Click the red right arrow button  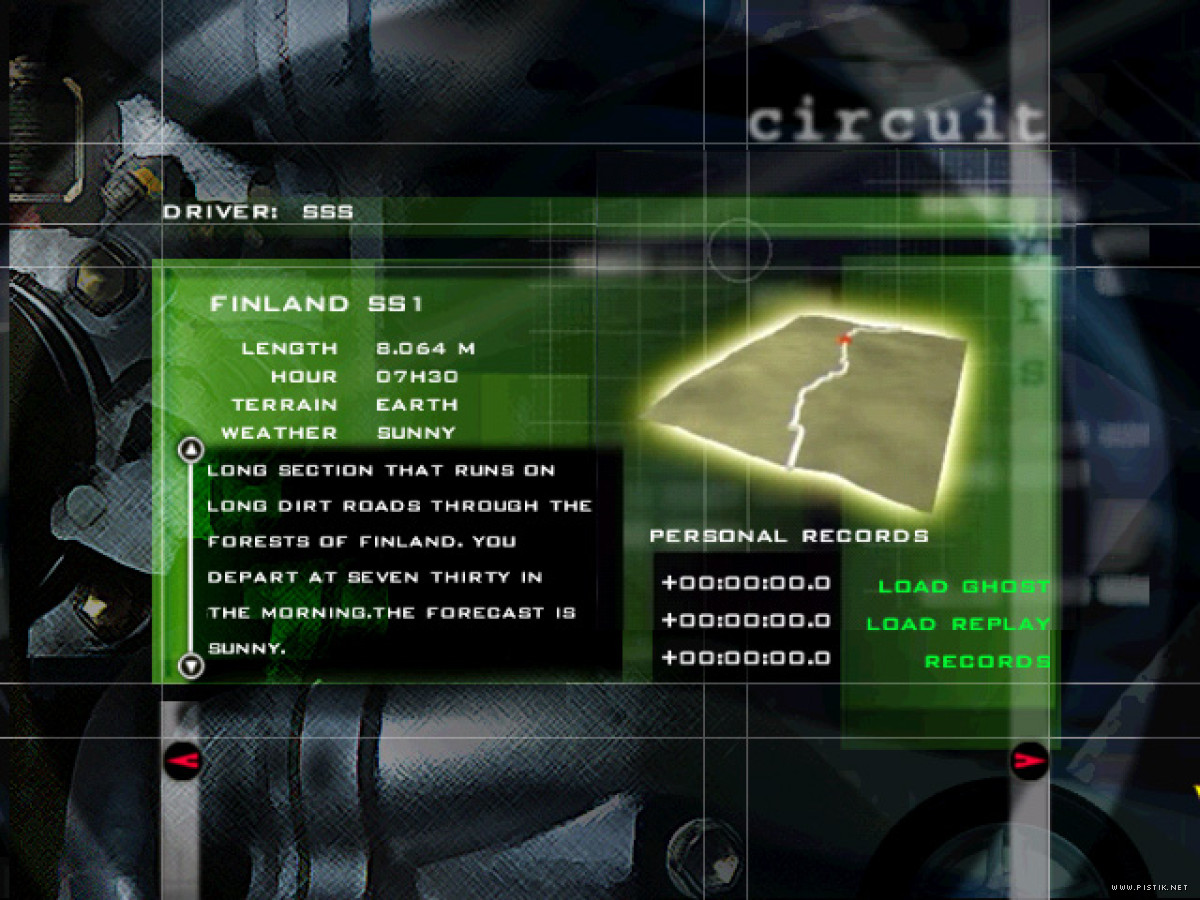coord(1029,761)
